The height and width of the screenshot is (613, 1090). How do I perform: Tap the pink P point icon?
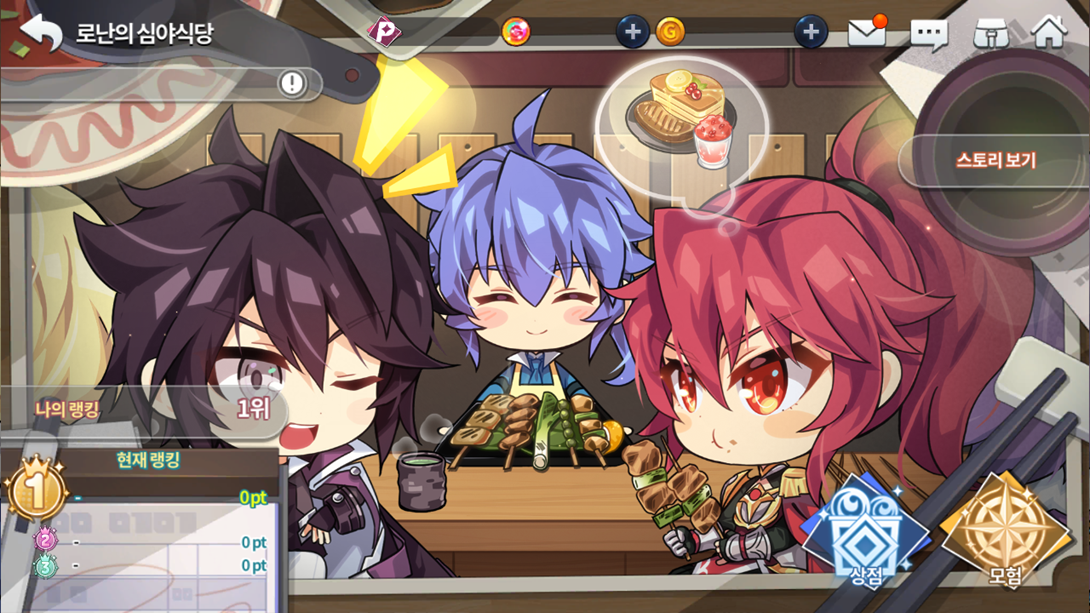(x=384, y=32)
